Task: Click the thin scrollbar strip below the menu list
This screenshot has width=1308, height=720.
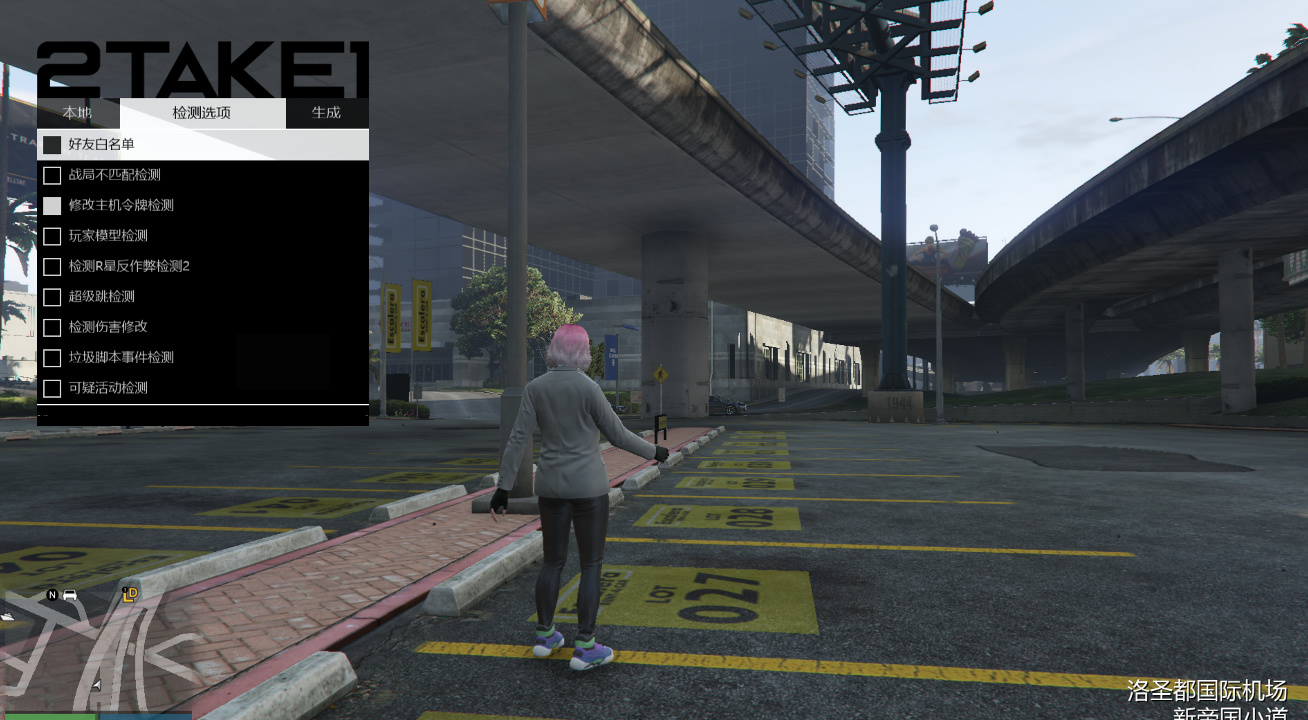Action: pos(202,412)
